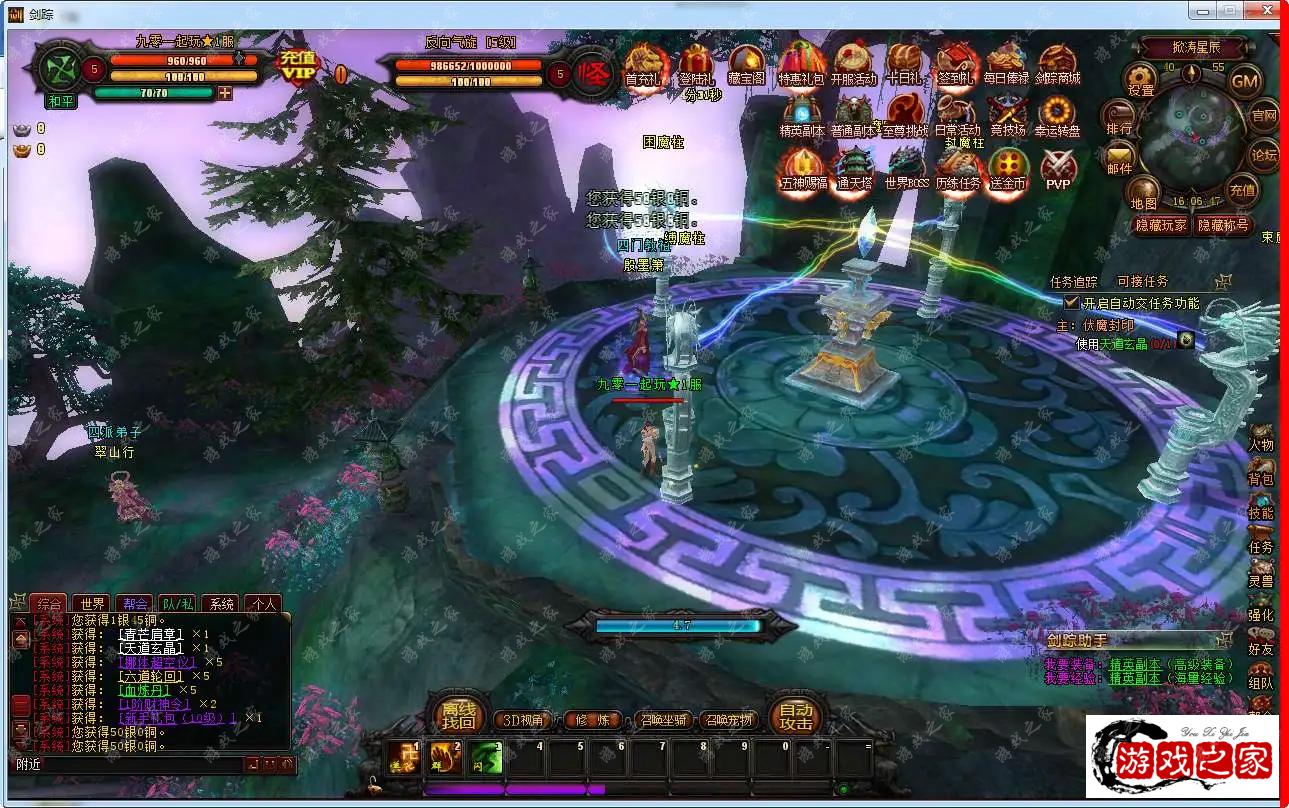
Task: Open the 背包 bag from the side menu
Action: [1261, 474]
